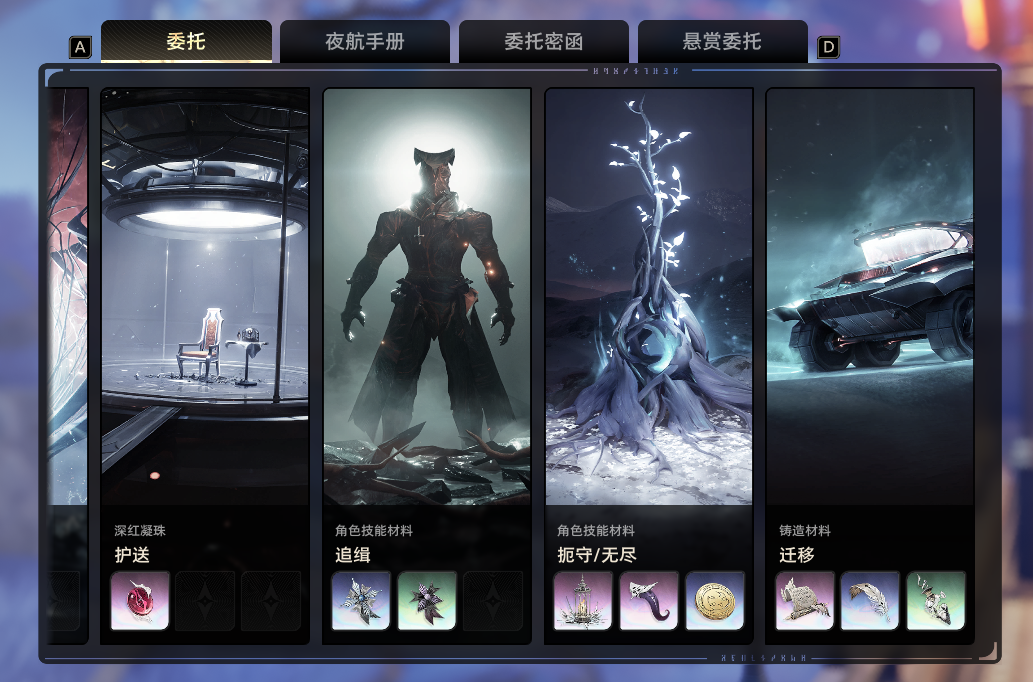Viewport: 1033px width, 682px height.
Task: Show the 悬赏委托 tab
Action: (x=722, y=42)
